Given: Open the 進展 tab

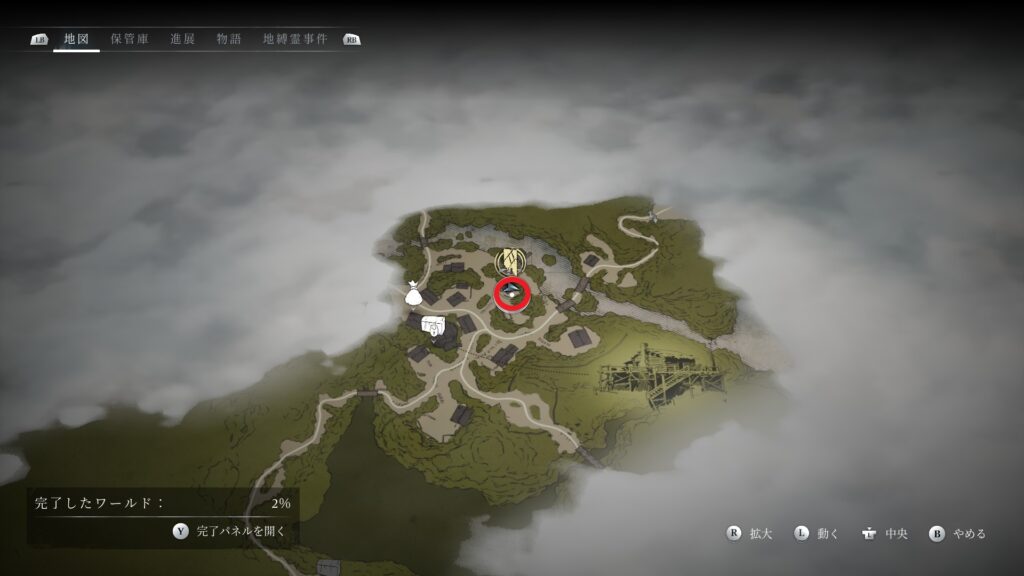Looking at the screenshot, I should pyautogui.click(x=183, y=39).
